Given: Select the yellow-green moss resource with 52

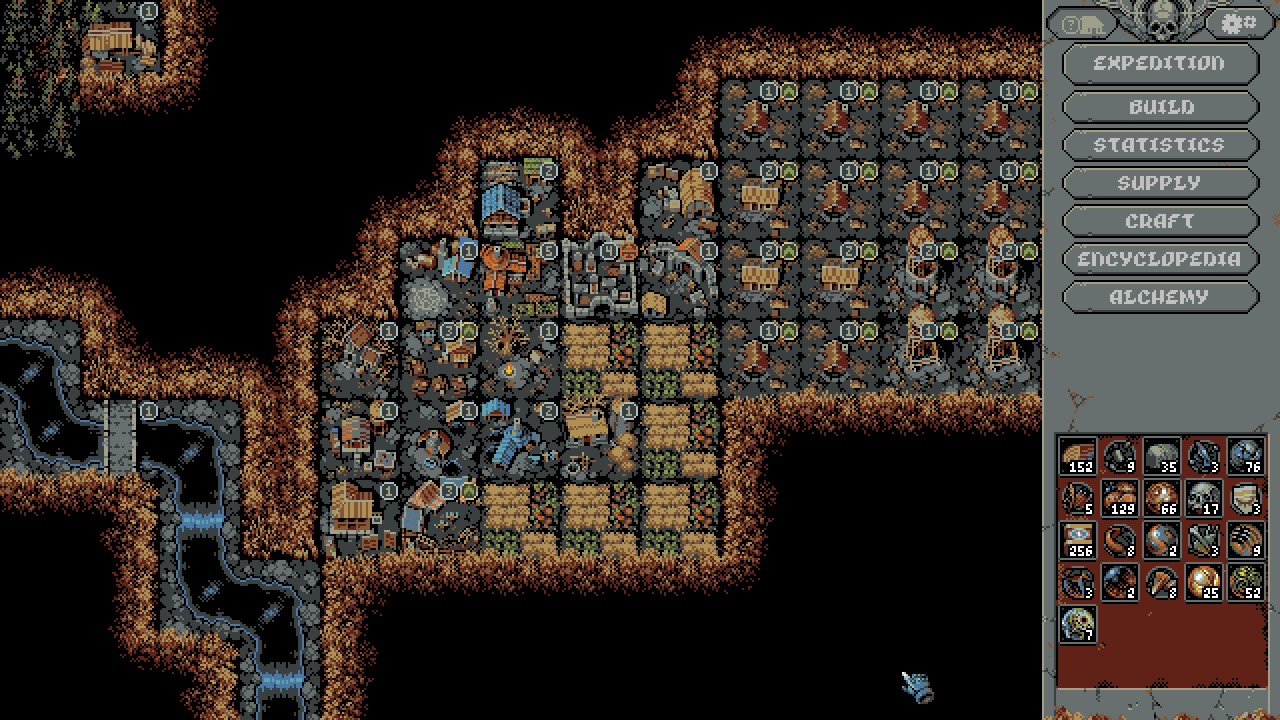Looking at the screenshot, I should (1245, 582).
